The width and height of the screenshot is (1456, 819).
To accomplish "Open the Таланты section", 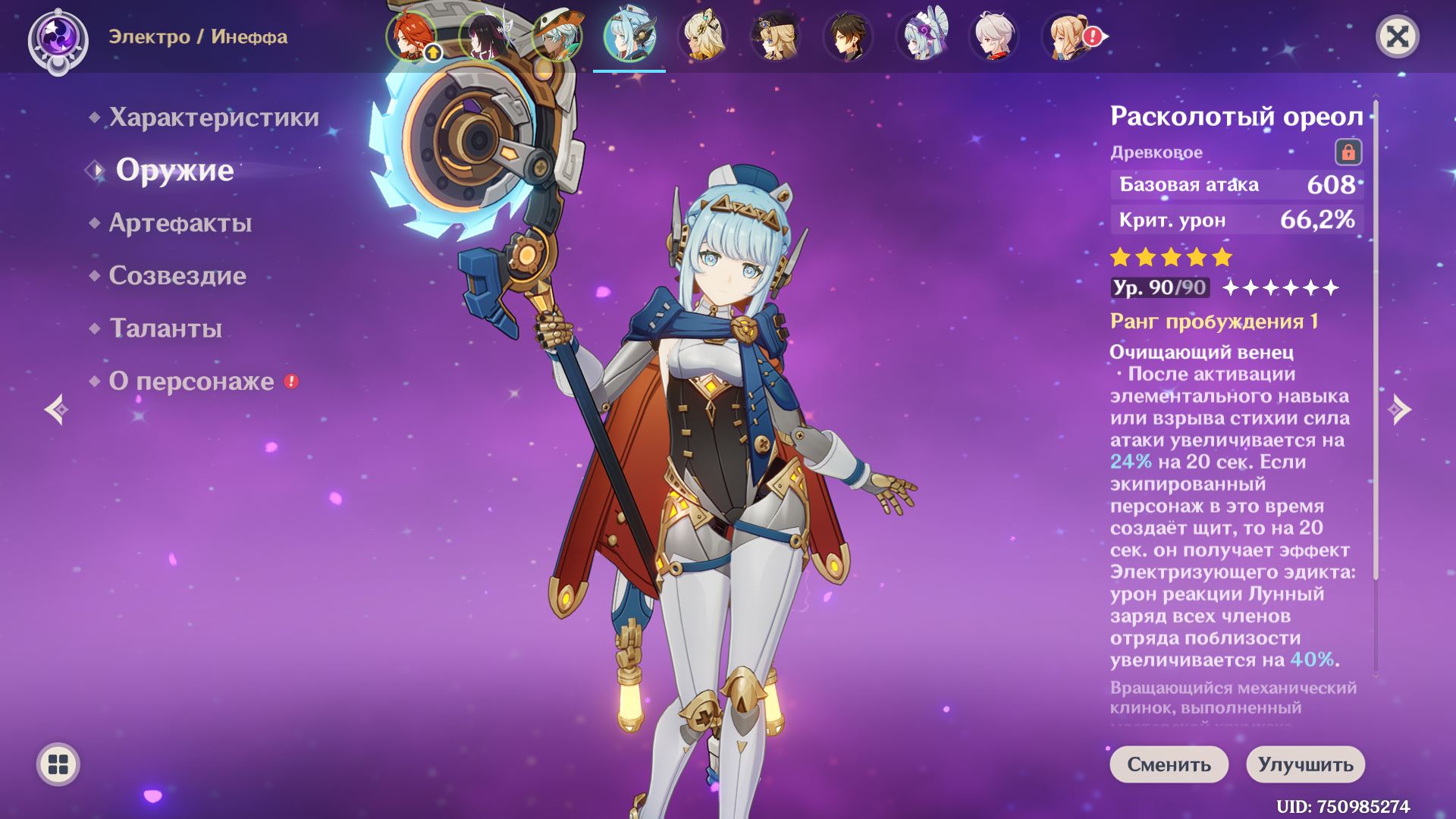I will point(165,328).
